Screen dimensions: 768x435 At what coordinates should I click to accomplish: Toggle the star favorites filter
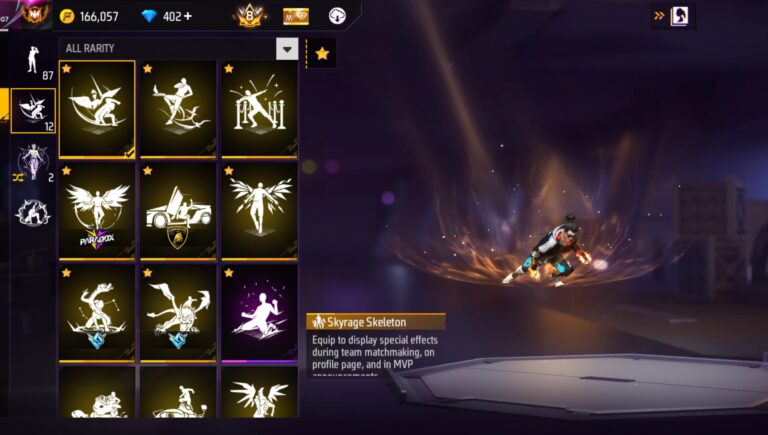(322, 54)
